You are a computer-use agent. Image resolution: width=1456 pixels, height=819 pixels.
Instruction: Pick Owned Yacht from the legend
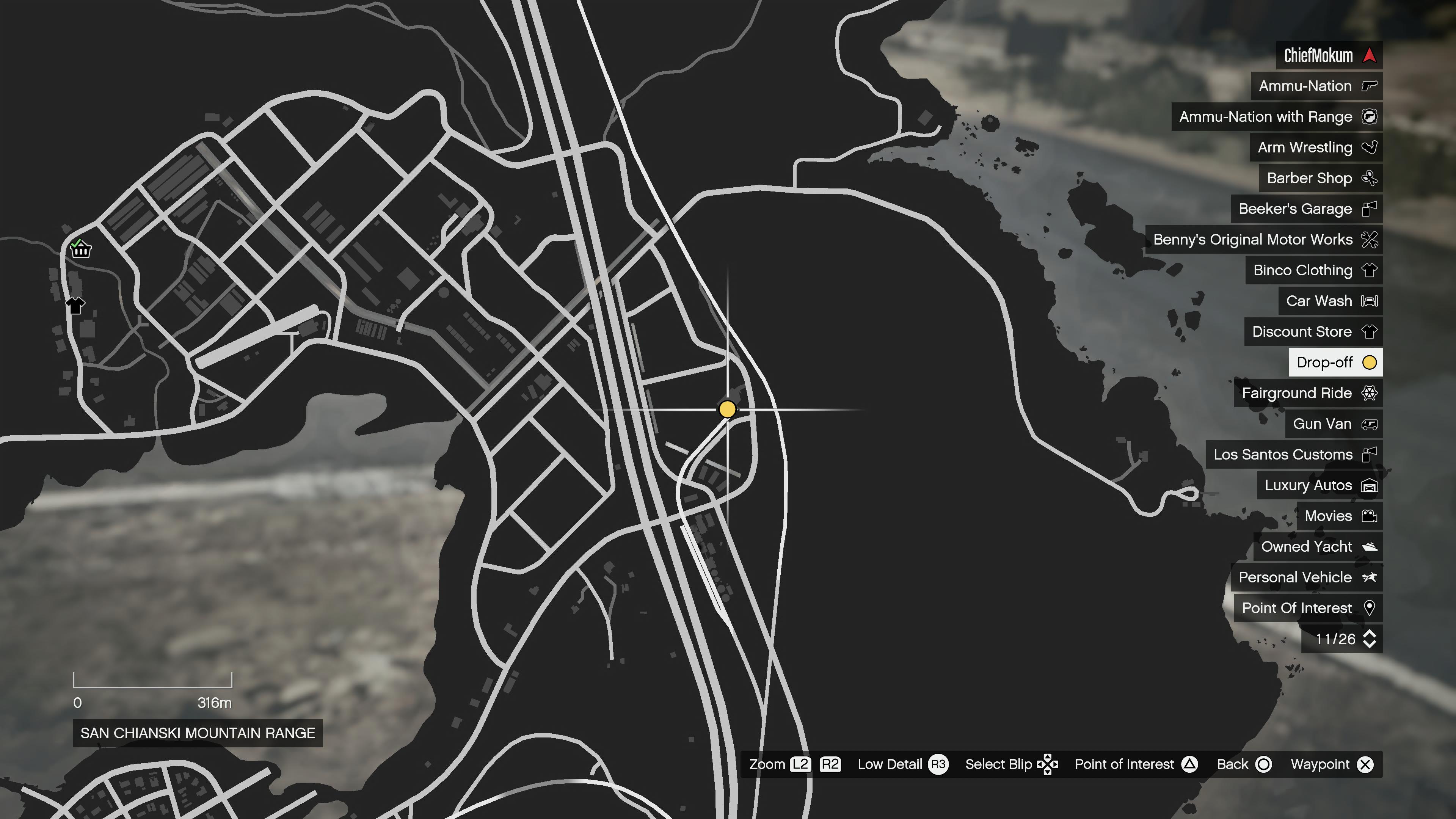1318,546
